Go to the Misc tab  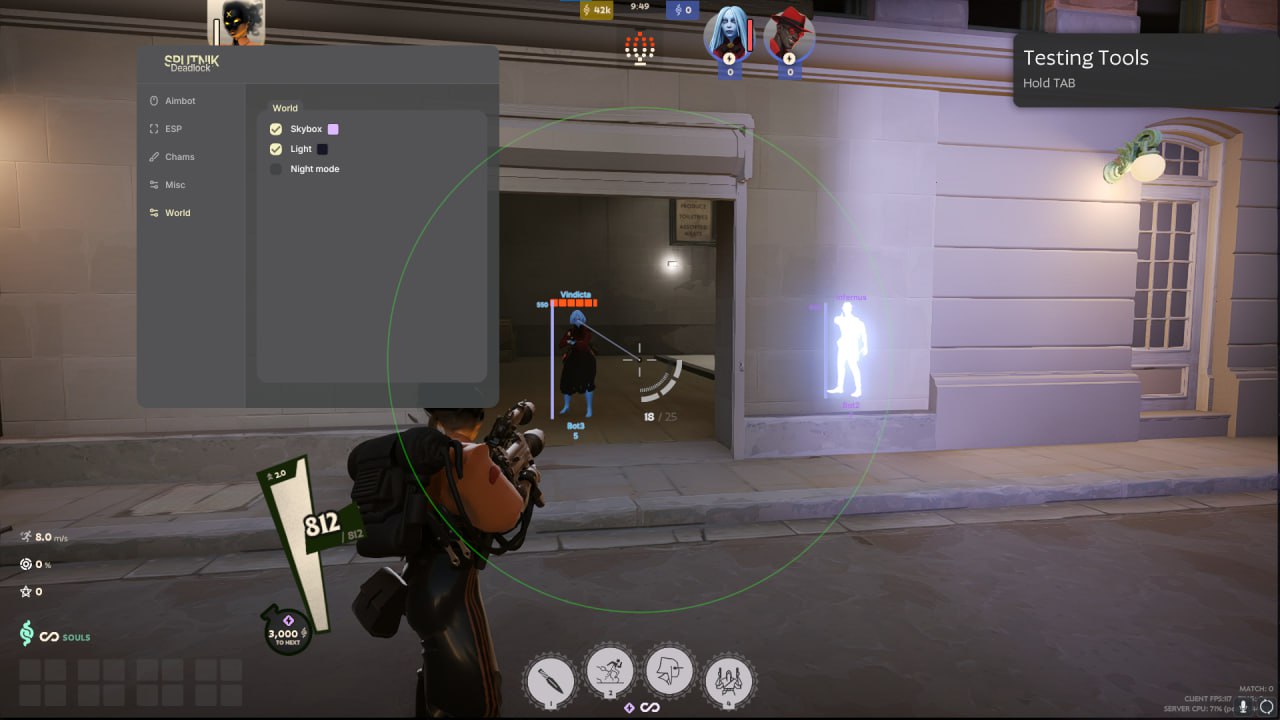coord(174,185)
